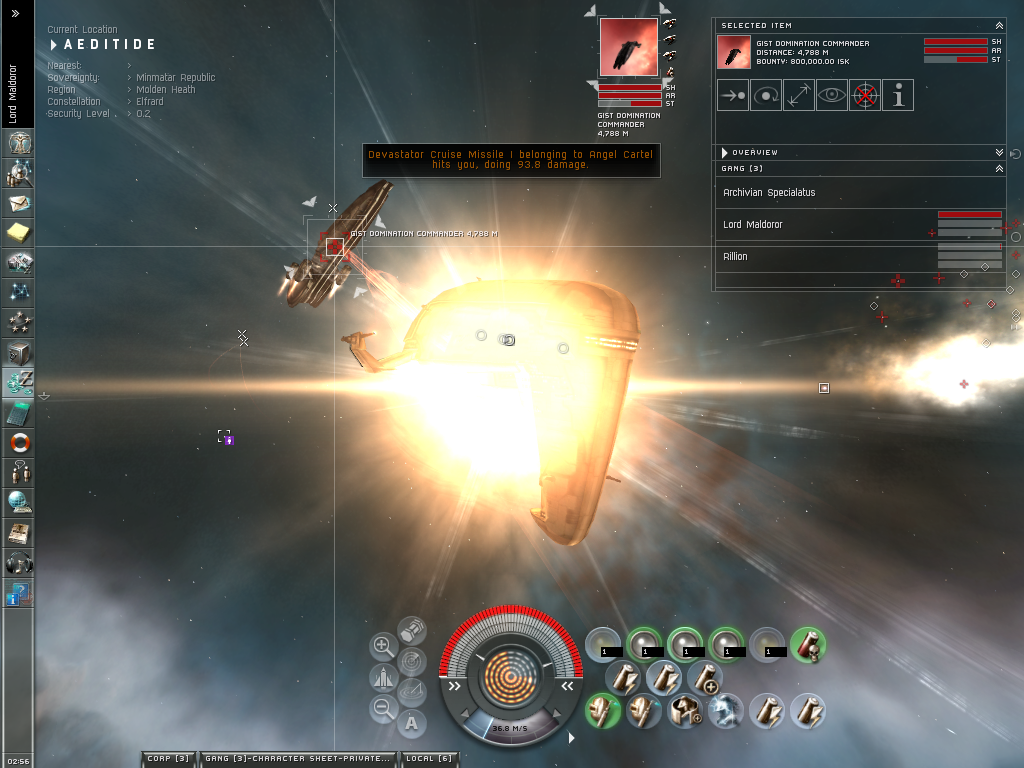Image resolution: width=1024 pixels, height=768 pixels.
Task: Open the Corp chat tab
Action: [x=168, y=759]
